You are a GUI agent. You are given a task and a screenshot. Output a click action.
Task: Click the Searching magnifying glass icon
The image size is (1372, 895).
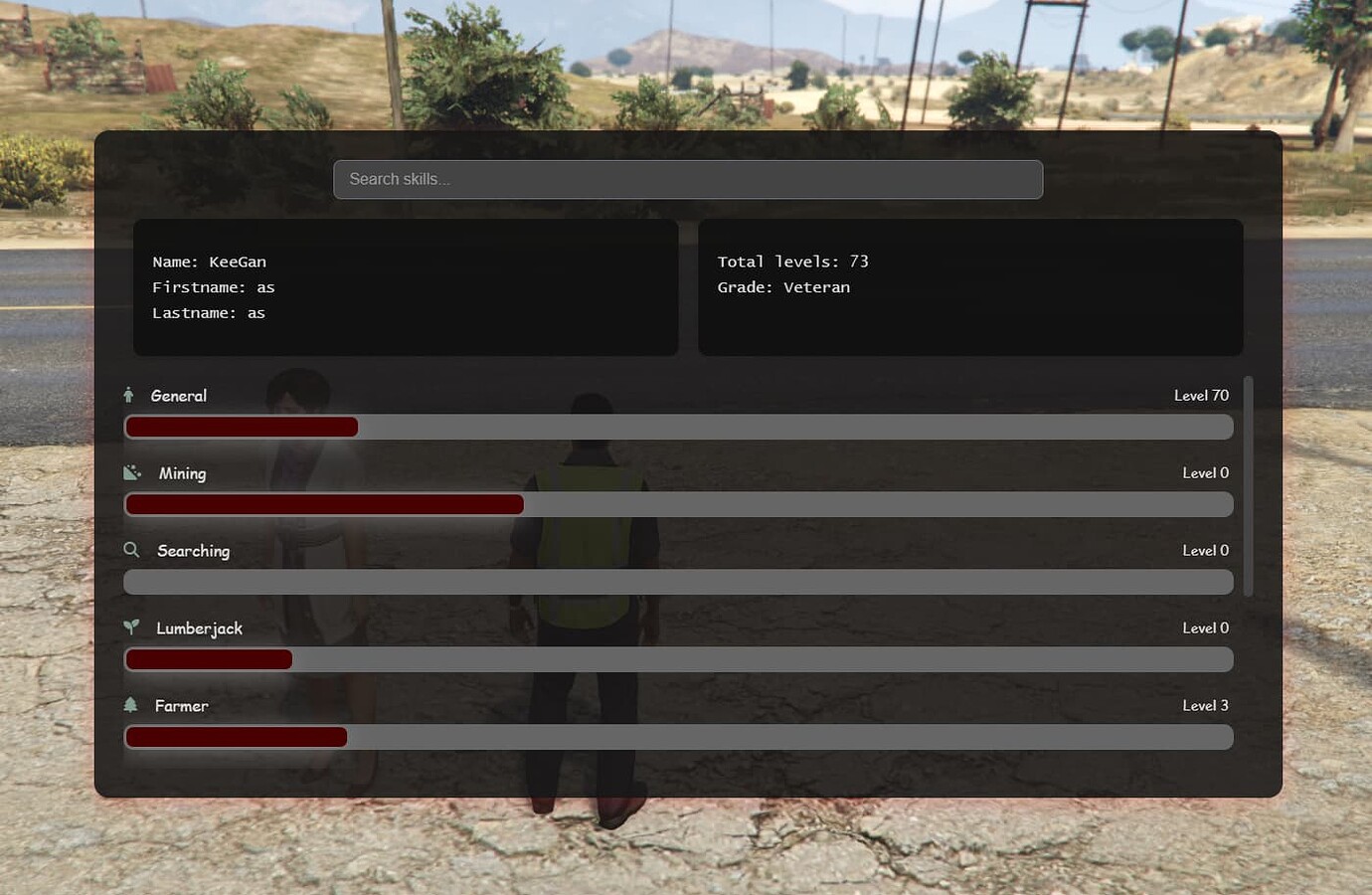131,549
